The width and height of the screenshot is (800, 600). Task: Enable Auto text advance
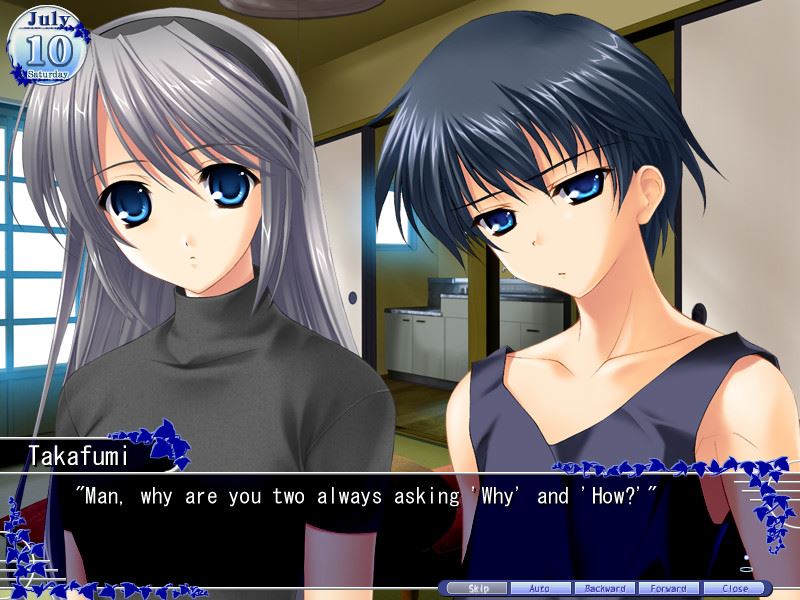(x=541, y=588)
